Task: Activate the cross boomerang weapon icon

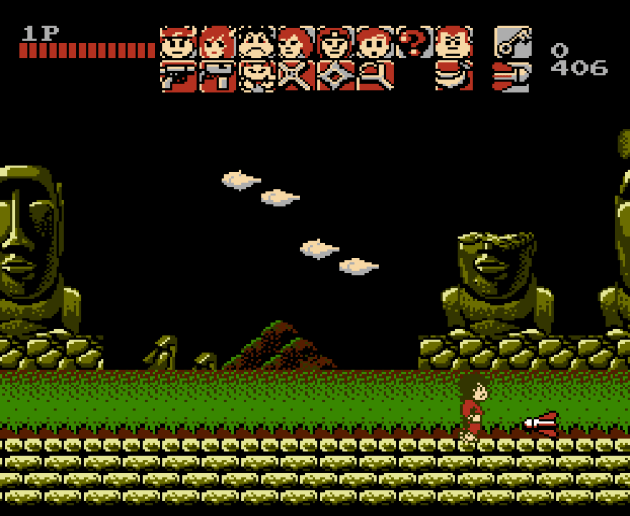Action: tap(295, 76)
